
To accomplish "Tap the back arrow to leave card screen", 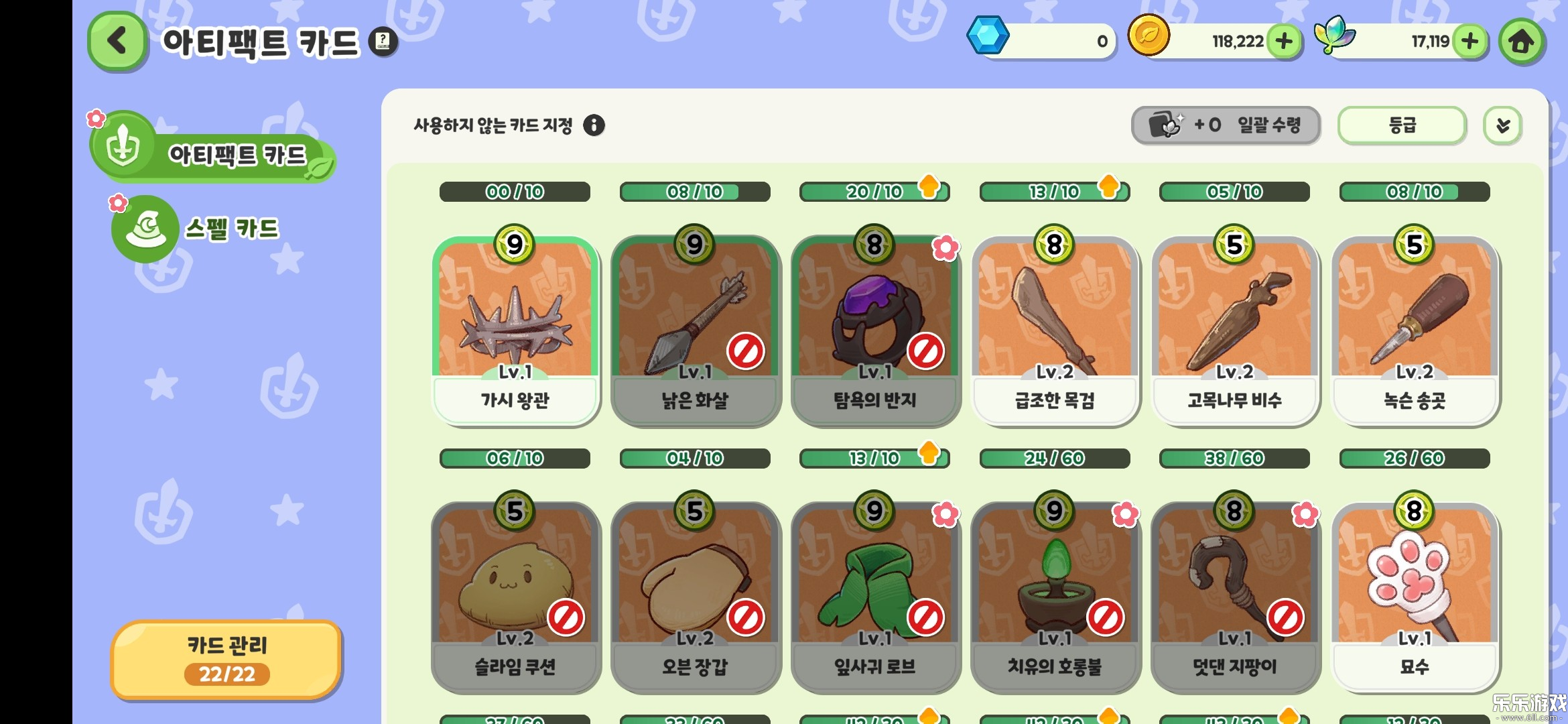I will coord(116,40).
